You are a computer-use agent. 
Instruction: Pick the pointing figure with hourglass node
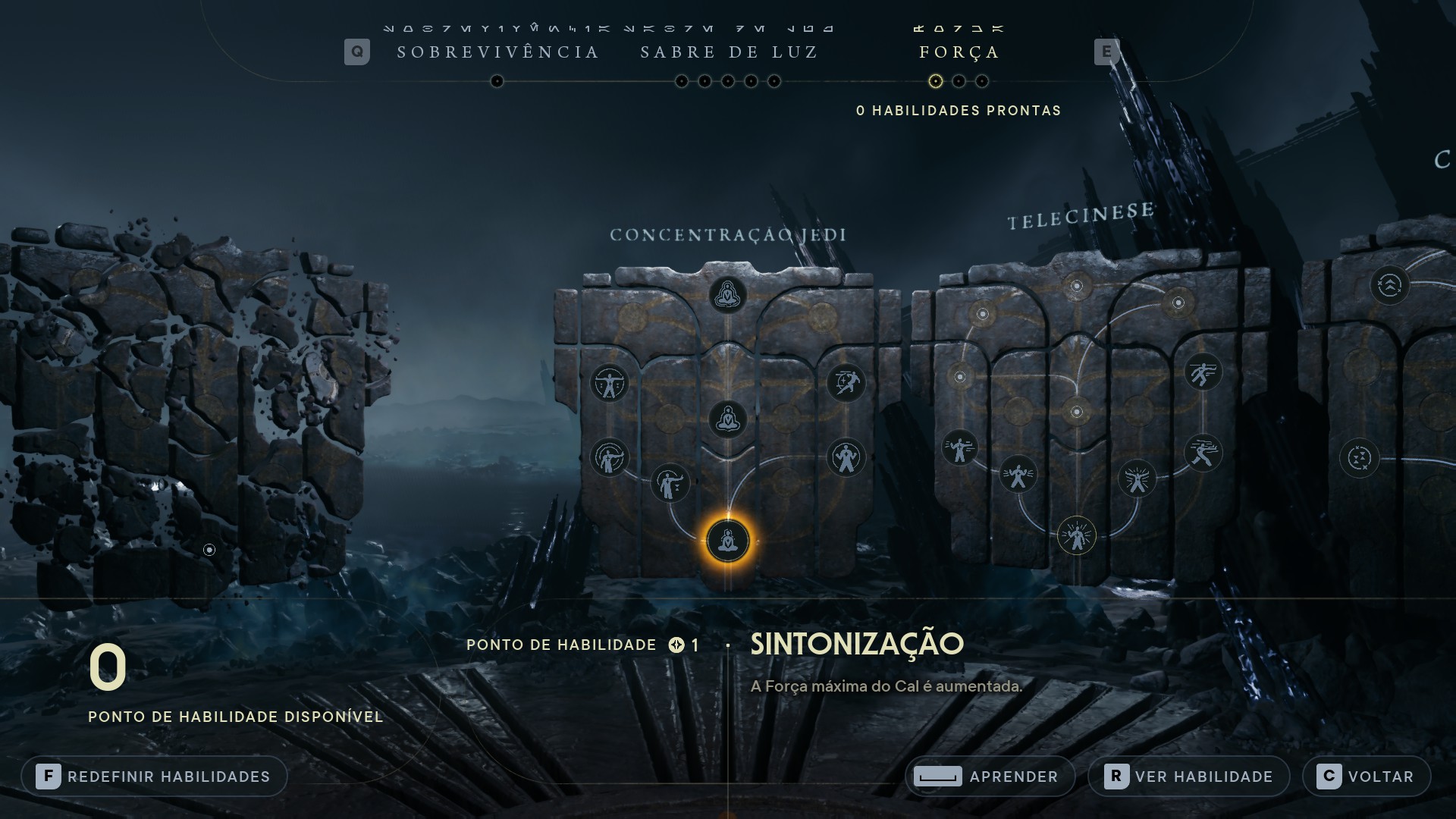pyautogui.click(x=670, y=483)
